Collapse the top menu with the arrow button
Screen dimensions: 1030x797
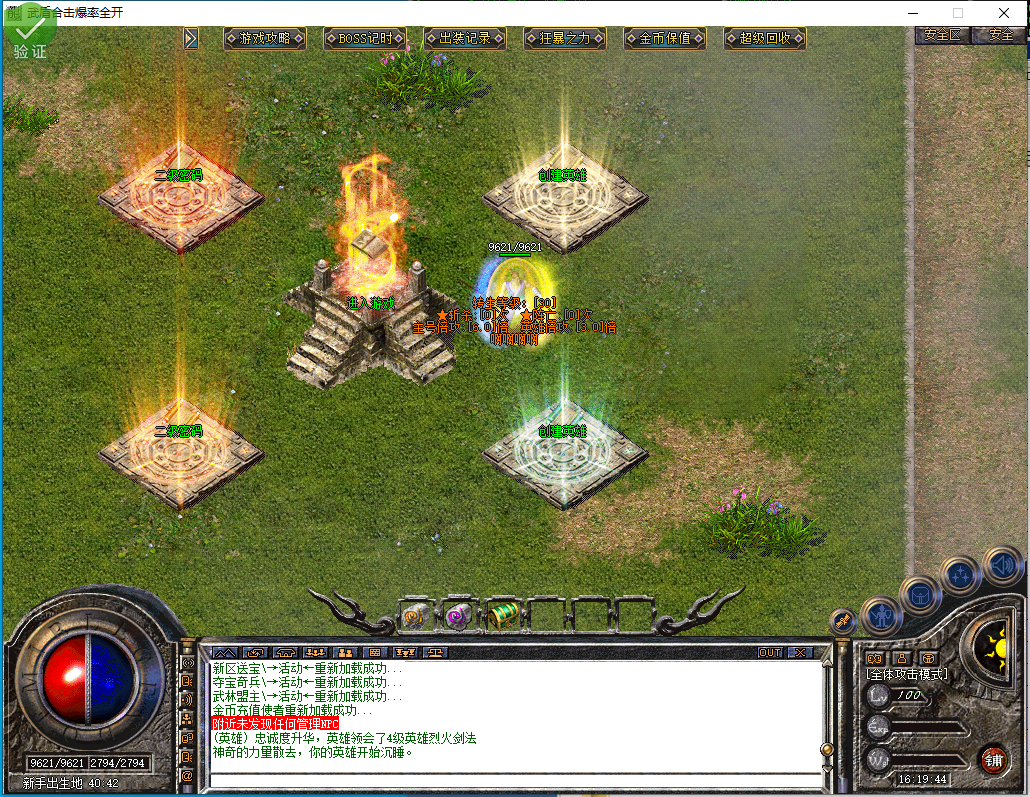191,38
